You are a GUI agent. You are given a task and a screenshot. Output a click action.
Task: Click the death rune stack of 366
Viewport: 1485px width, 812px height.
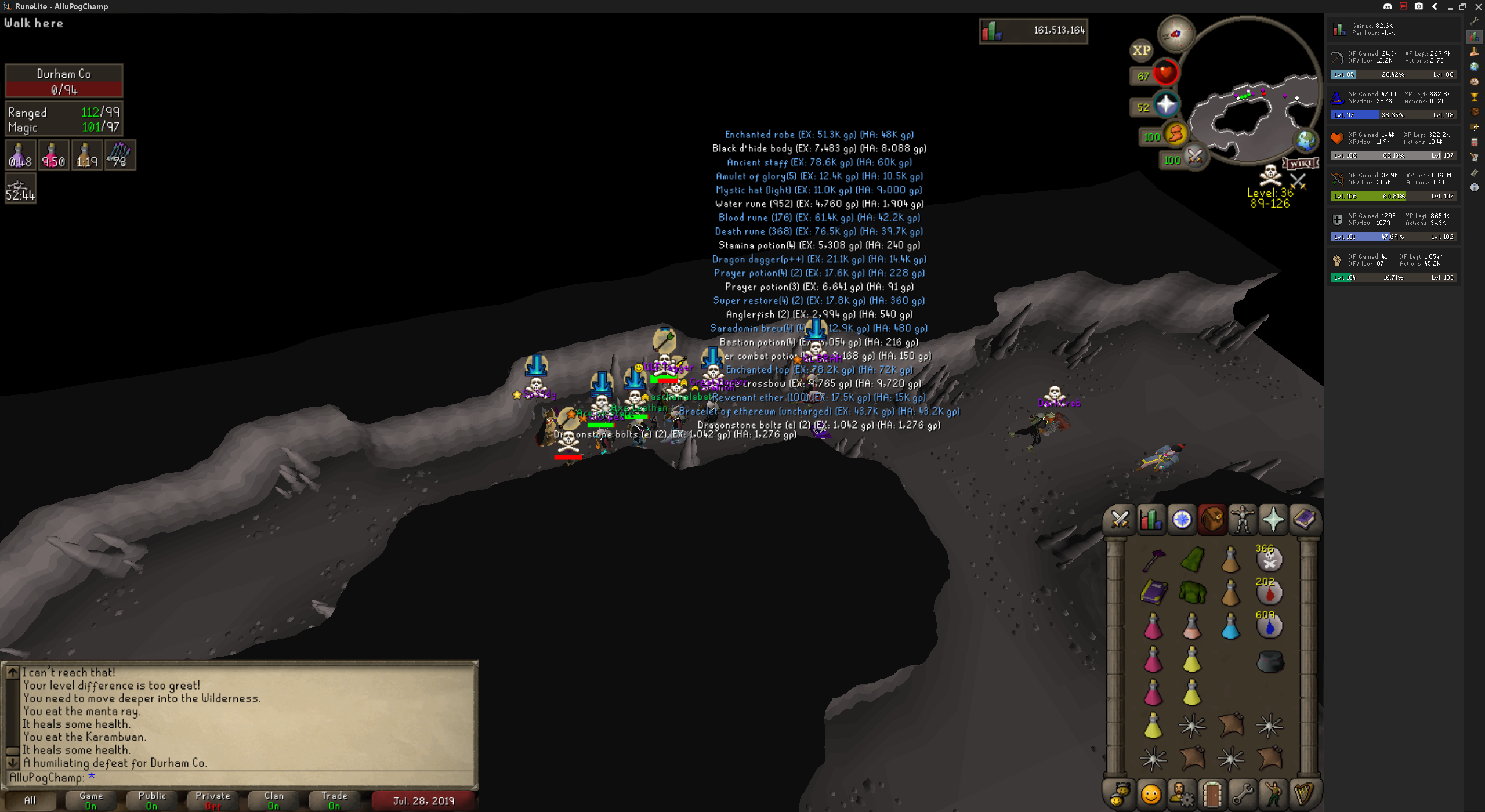tap(1269, 559)
